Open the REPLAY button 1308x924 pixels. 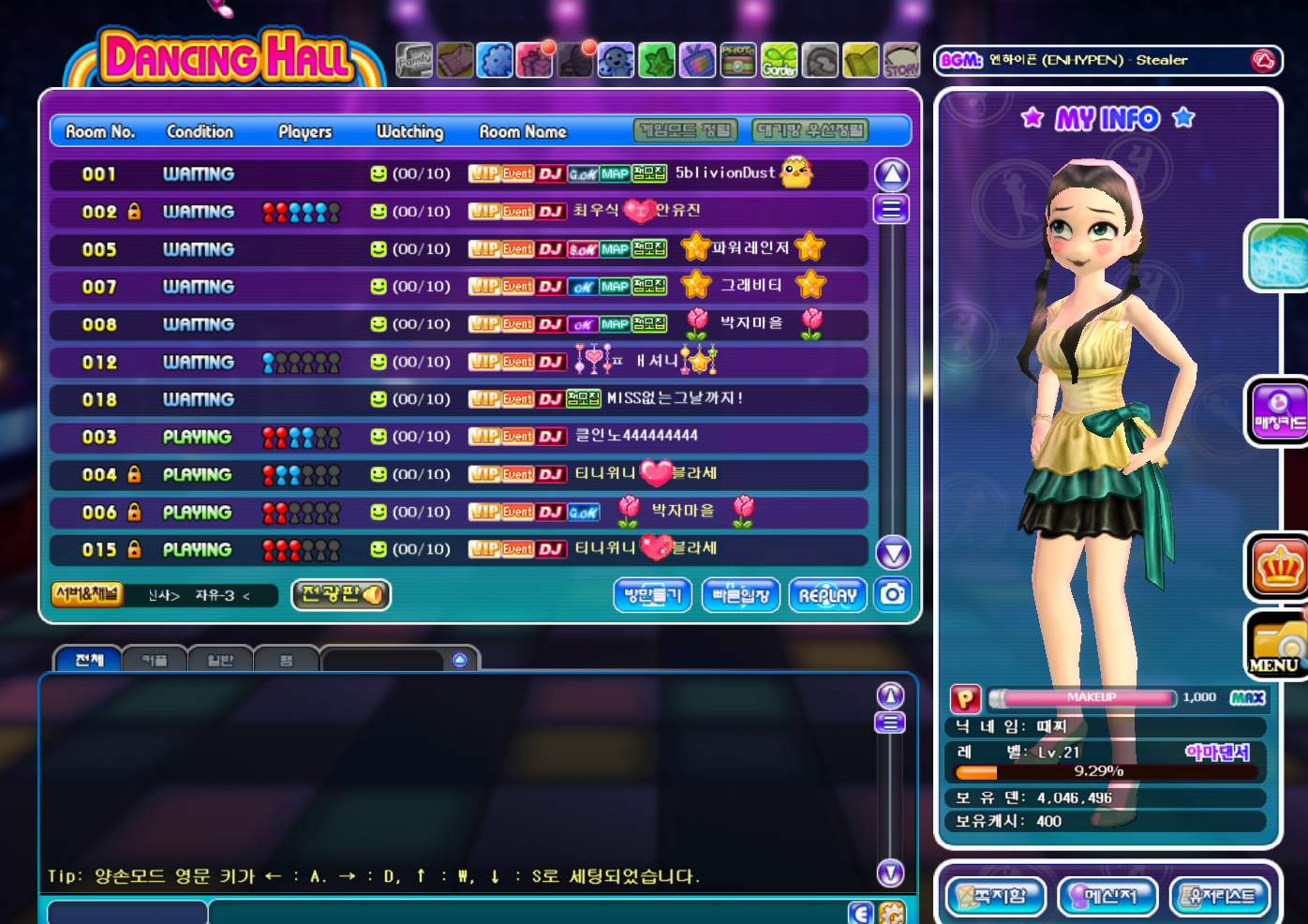pyautogui.click(x=827, y=595)
